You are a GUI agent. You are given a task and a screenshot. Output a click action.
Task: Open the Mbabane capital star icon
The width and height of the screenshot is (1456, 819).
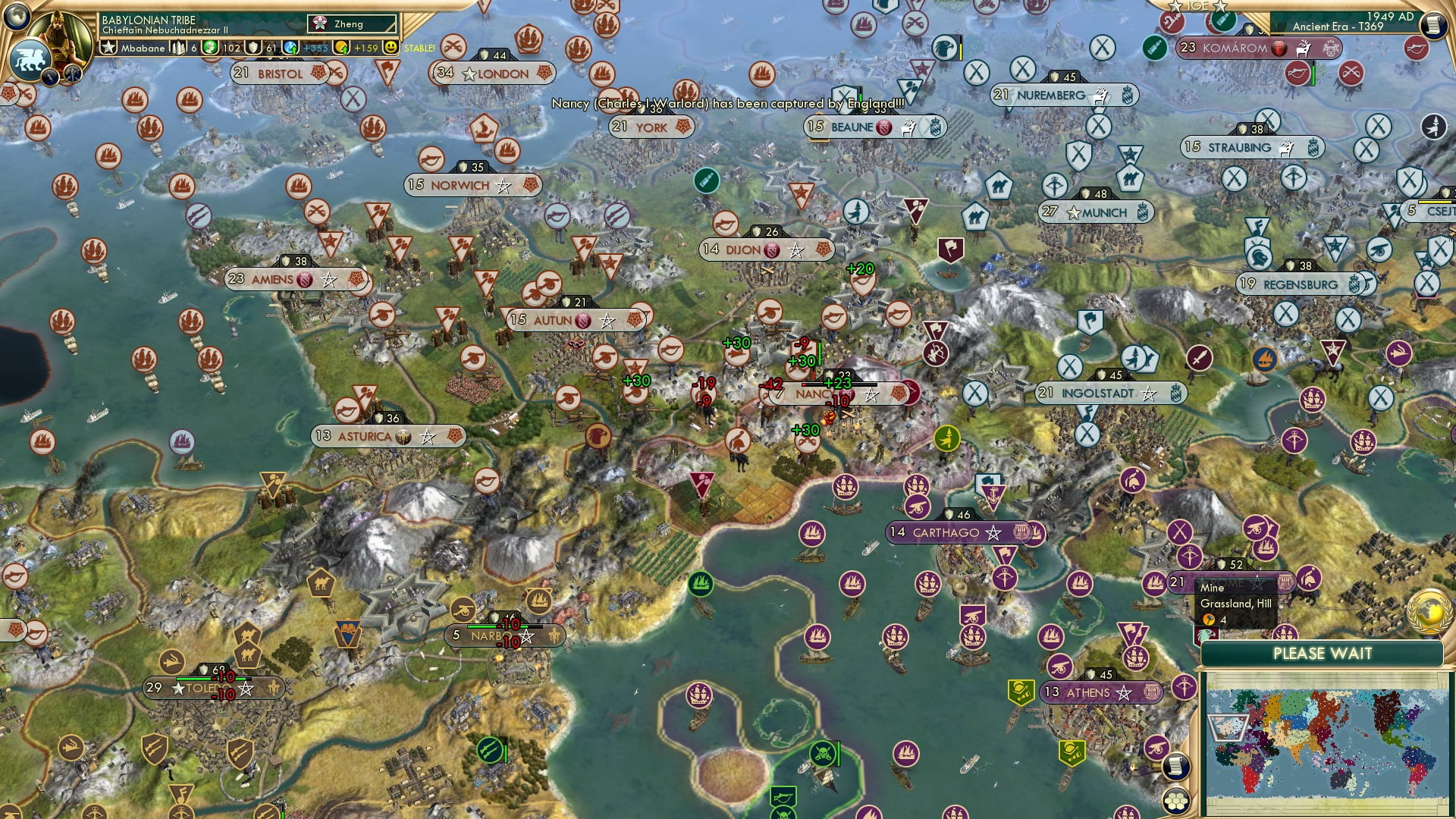(x=109, y=48)
